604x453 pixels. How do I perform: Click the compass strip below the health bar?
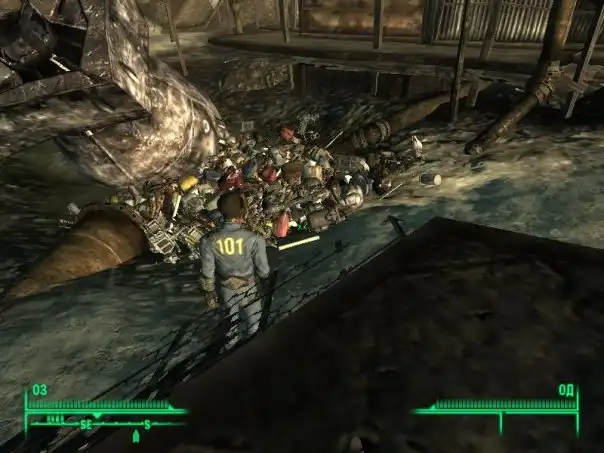click(x=108, y=424)
